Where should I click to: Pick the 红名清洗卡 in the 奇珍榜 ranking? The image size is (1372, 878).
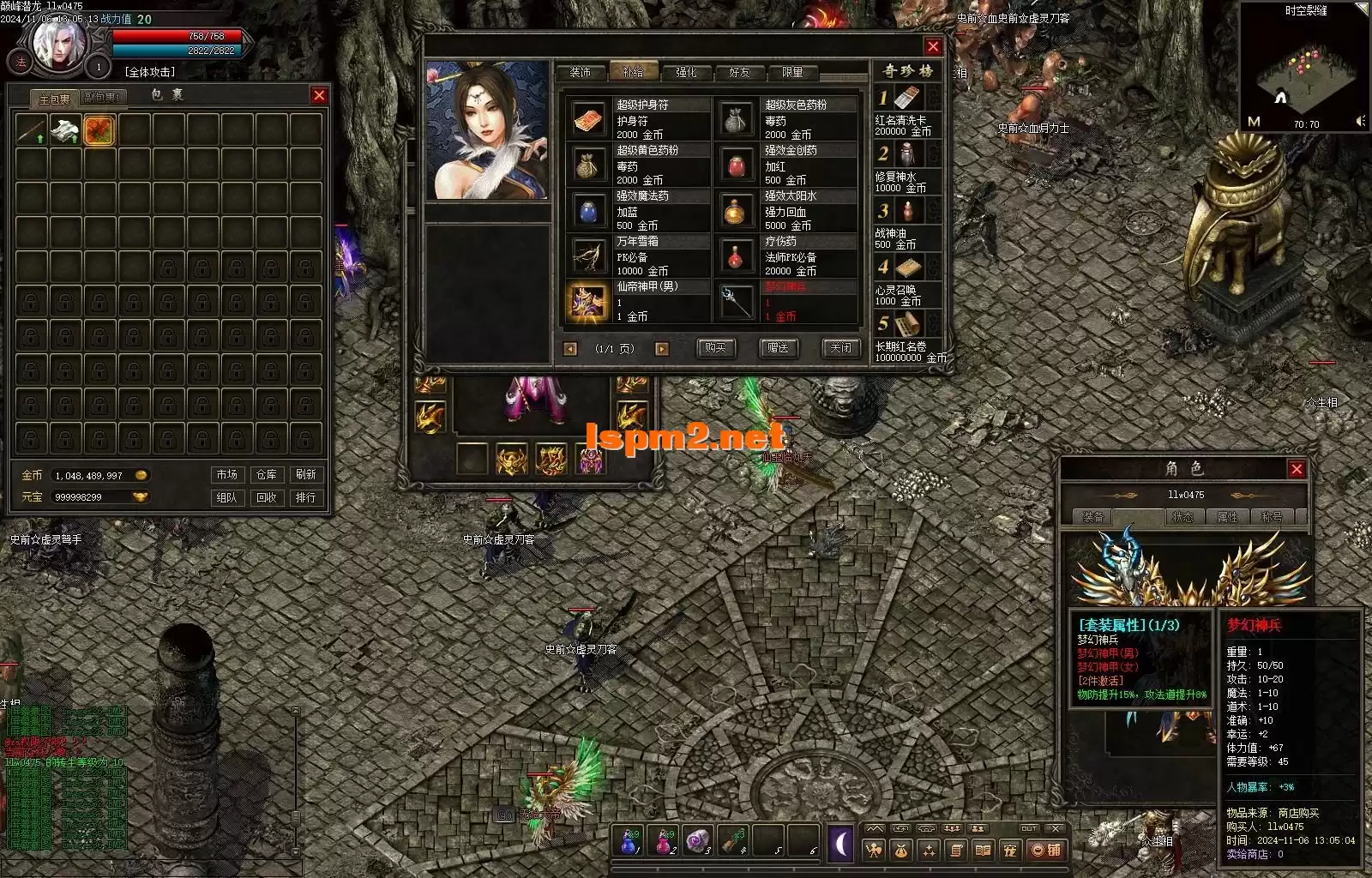[x=906, y=99]
